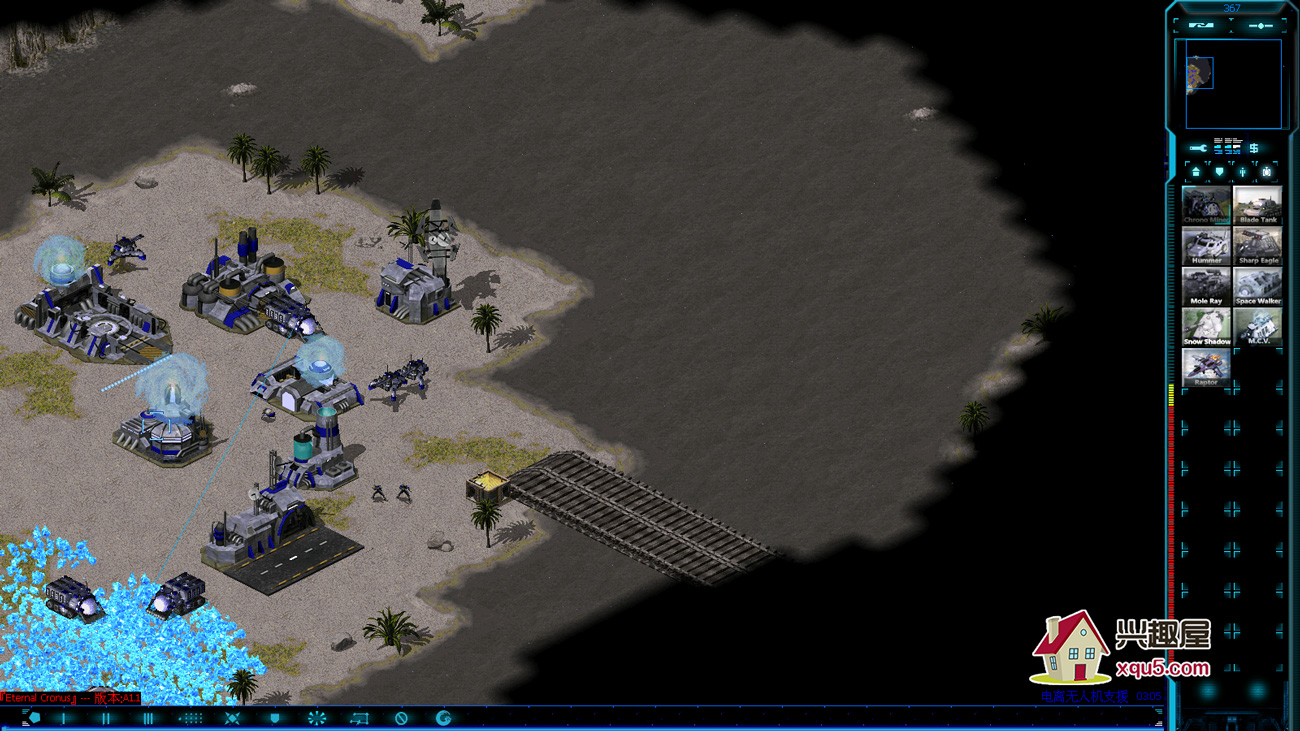Open the infantry build tab
The width and height of the screenshot is (1300, 731).
click(1243, 172)
